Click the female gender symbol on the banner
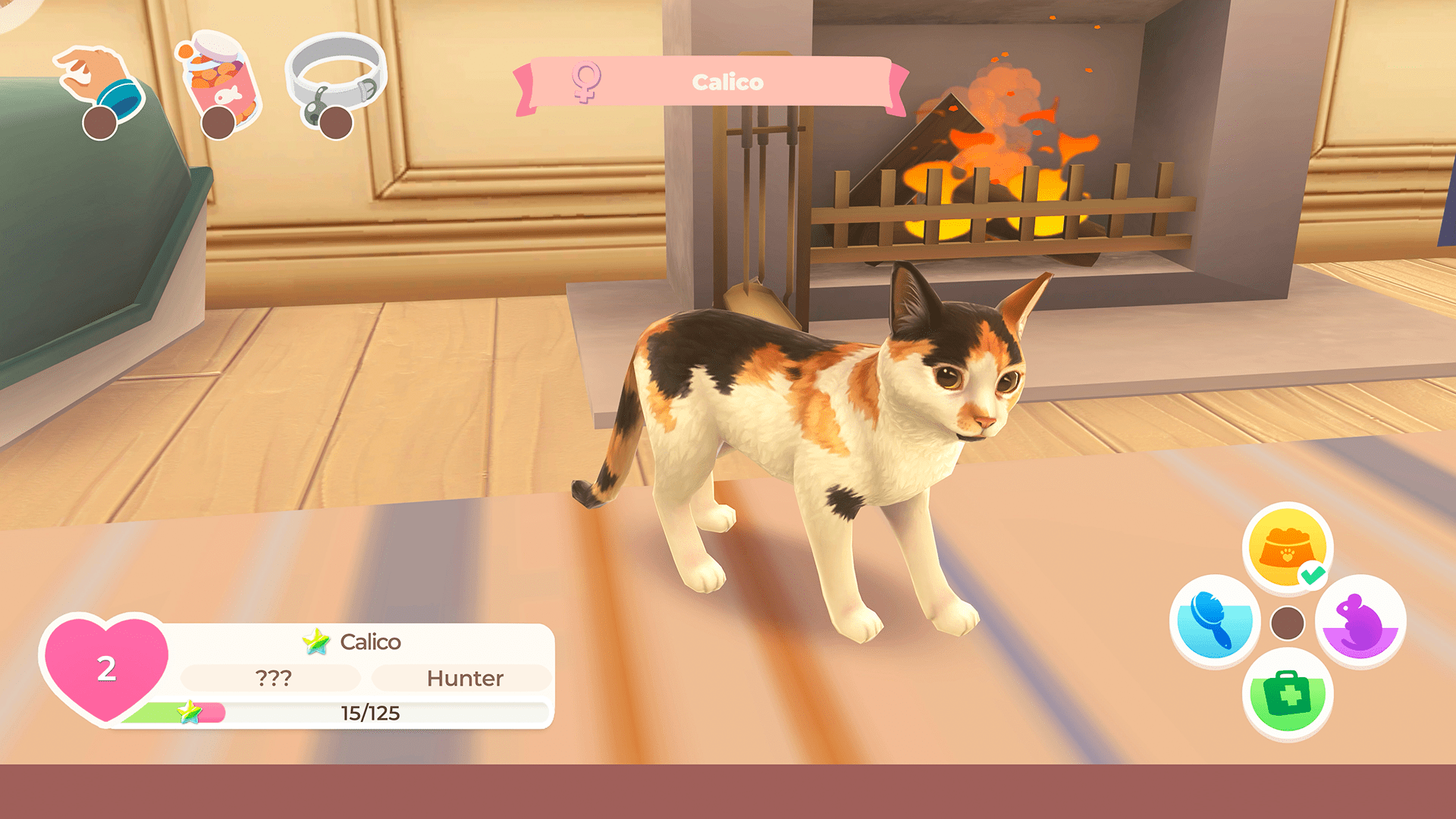Screen dimensions: 1456x819 tap(585, 82)
